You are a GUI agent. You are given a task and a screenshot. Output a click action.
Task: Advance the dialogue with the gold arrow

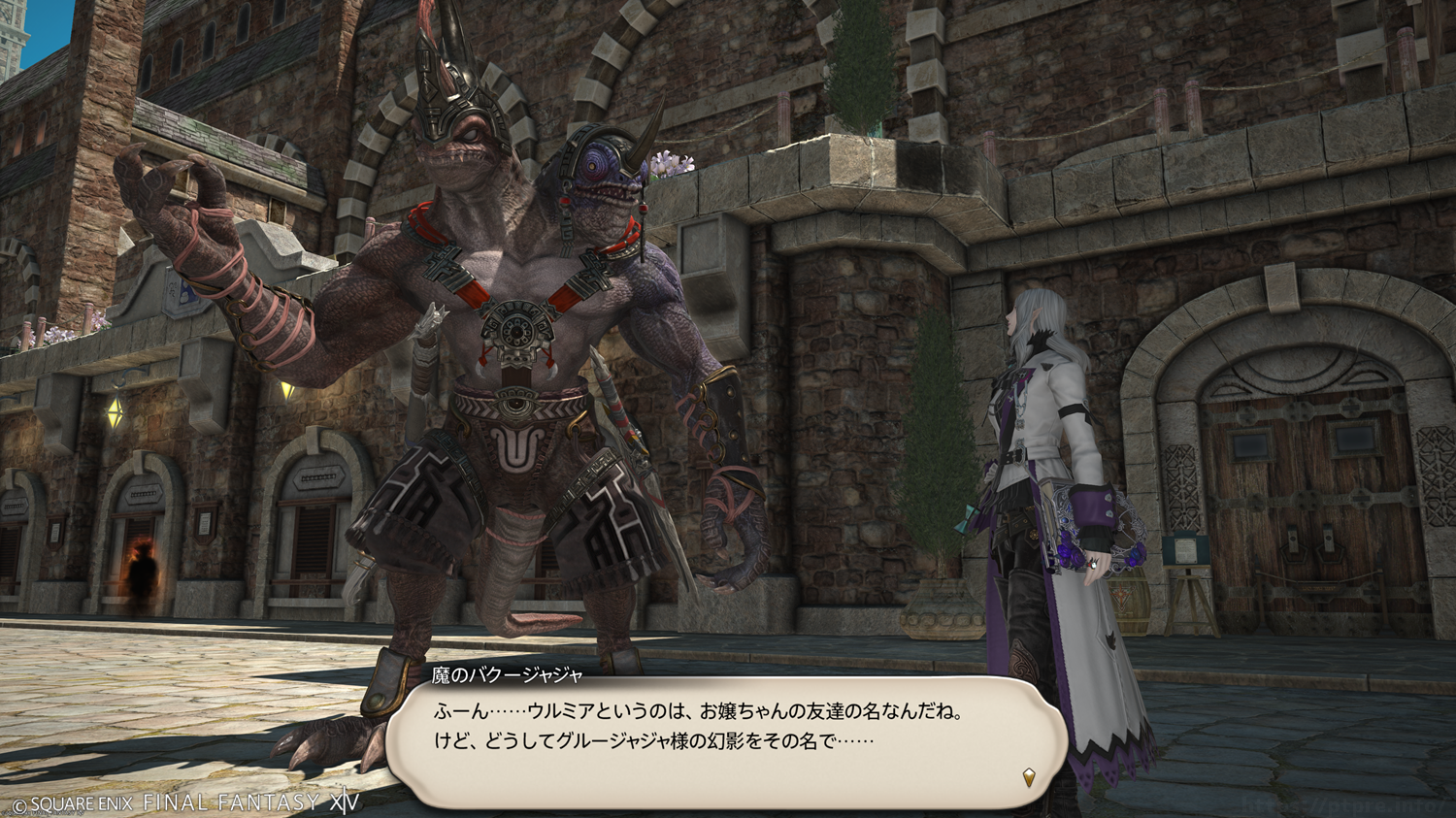coord(1029,777)
